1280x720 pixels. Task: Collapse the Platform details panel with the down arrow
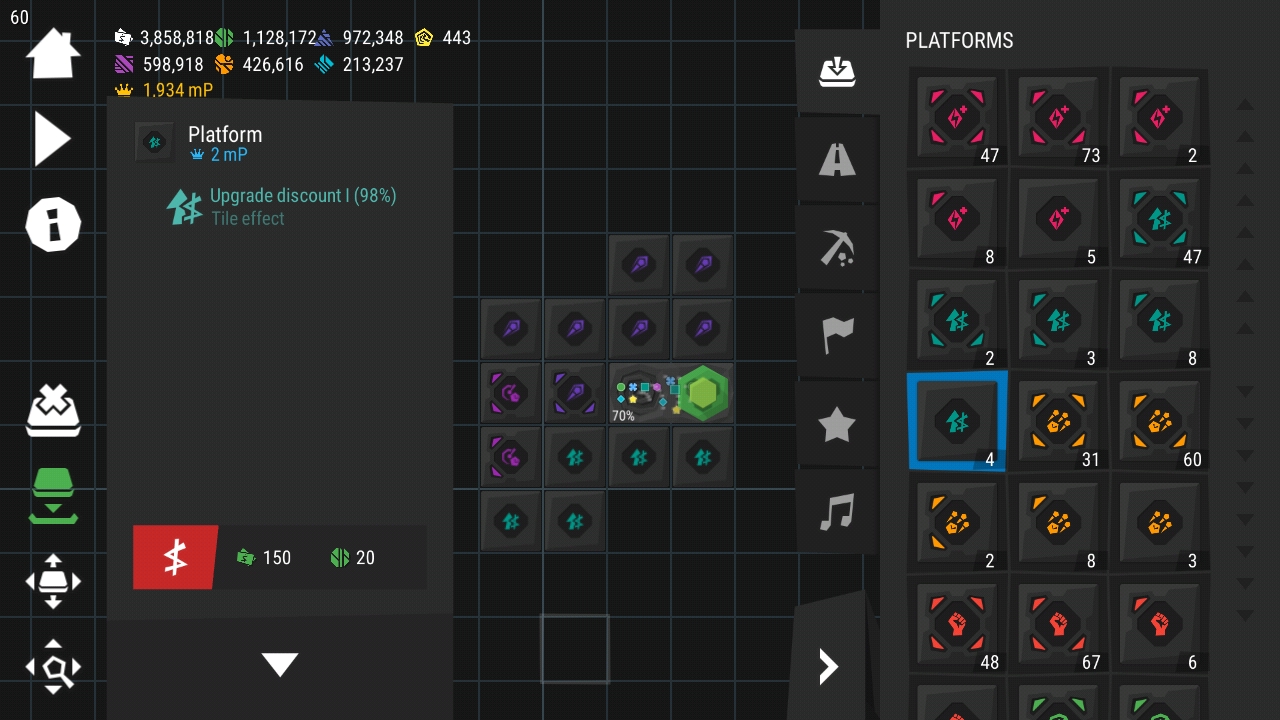(x=280, y=664)
